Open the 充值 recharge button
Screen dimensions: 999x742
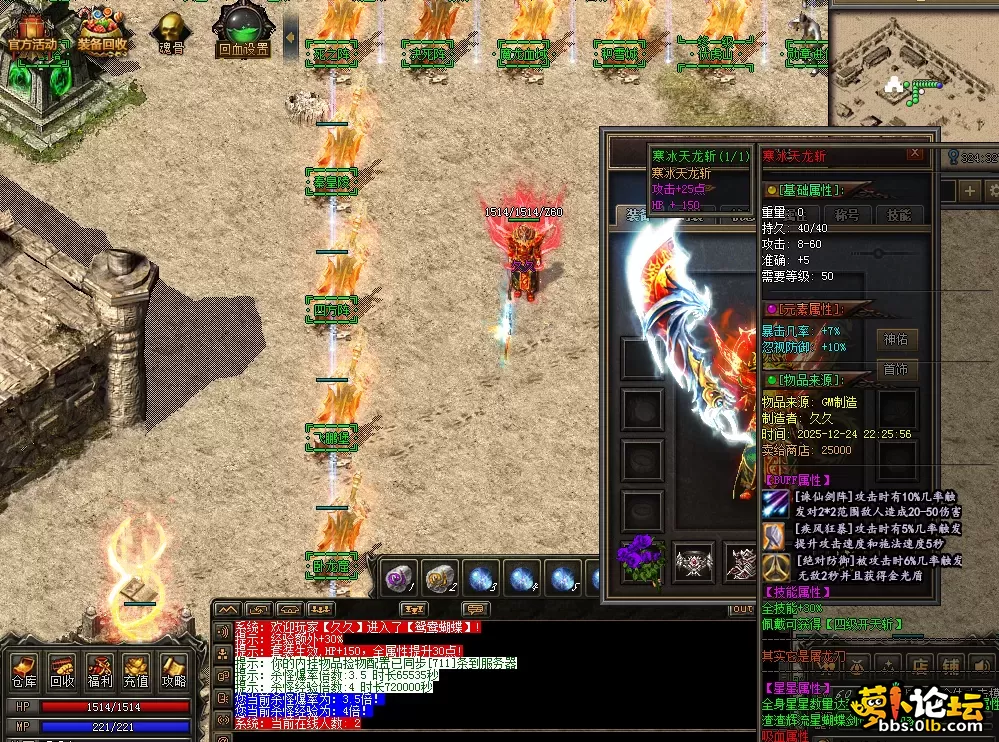136,670
